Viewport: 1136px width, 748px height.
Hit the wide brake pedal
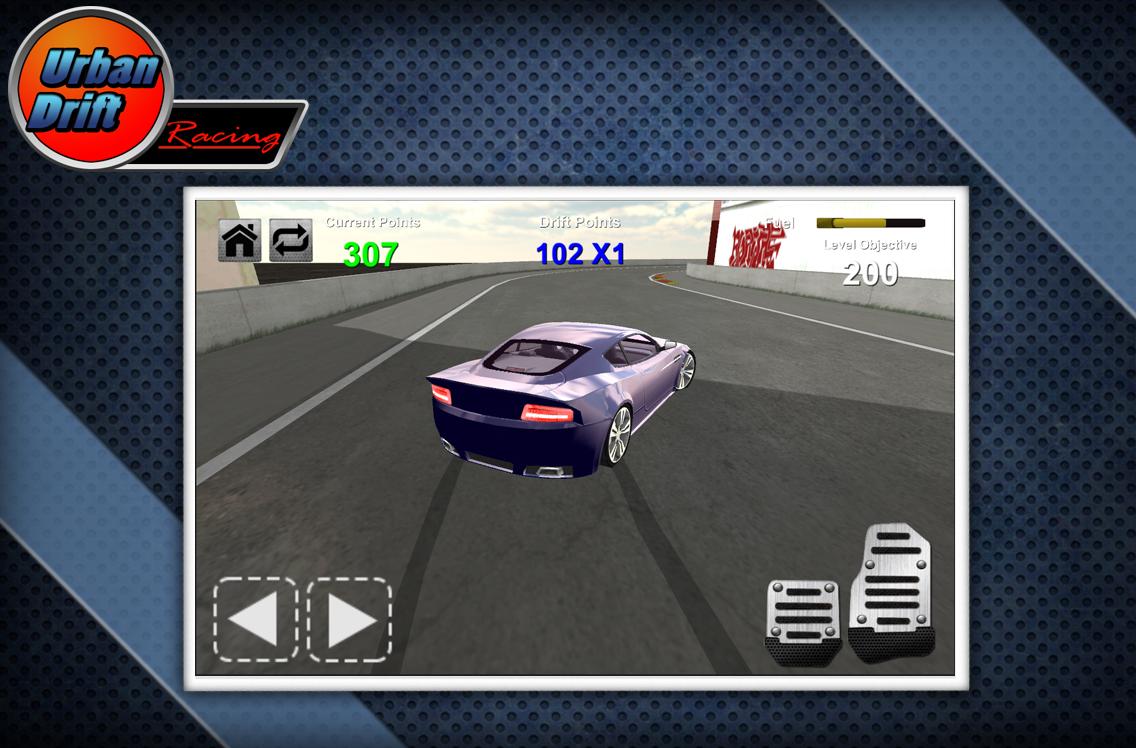coord(805,622)
